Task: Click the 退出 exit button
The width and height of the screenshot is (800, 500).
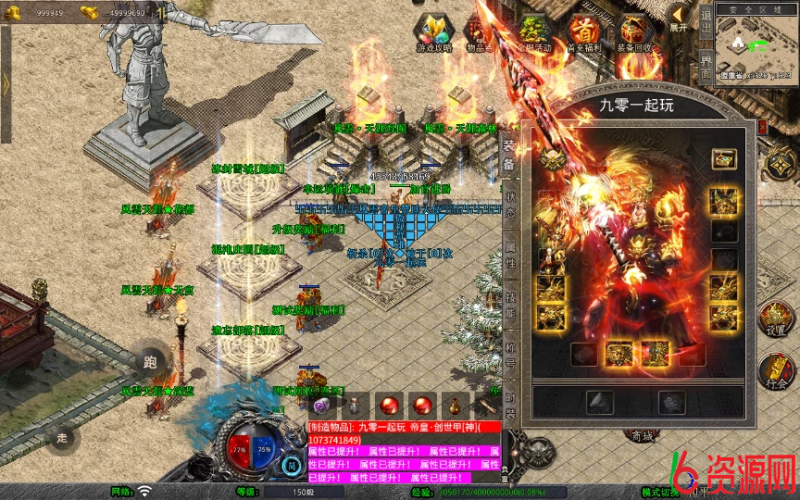Action: point(706,22)
